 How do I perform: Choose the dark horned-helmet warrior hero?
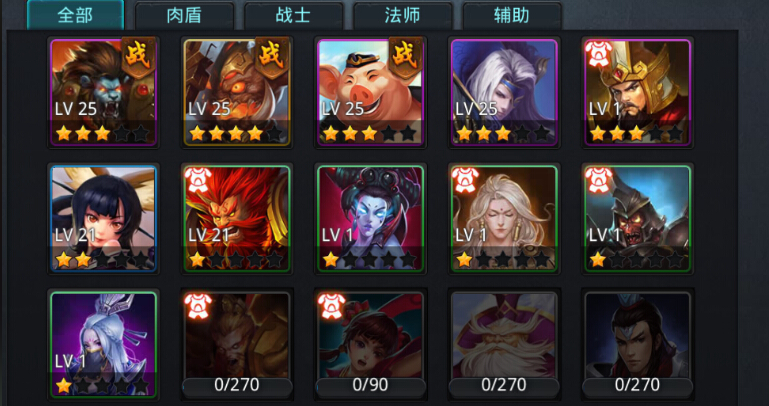click(638, 218)
